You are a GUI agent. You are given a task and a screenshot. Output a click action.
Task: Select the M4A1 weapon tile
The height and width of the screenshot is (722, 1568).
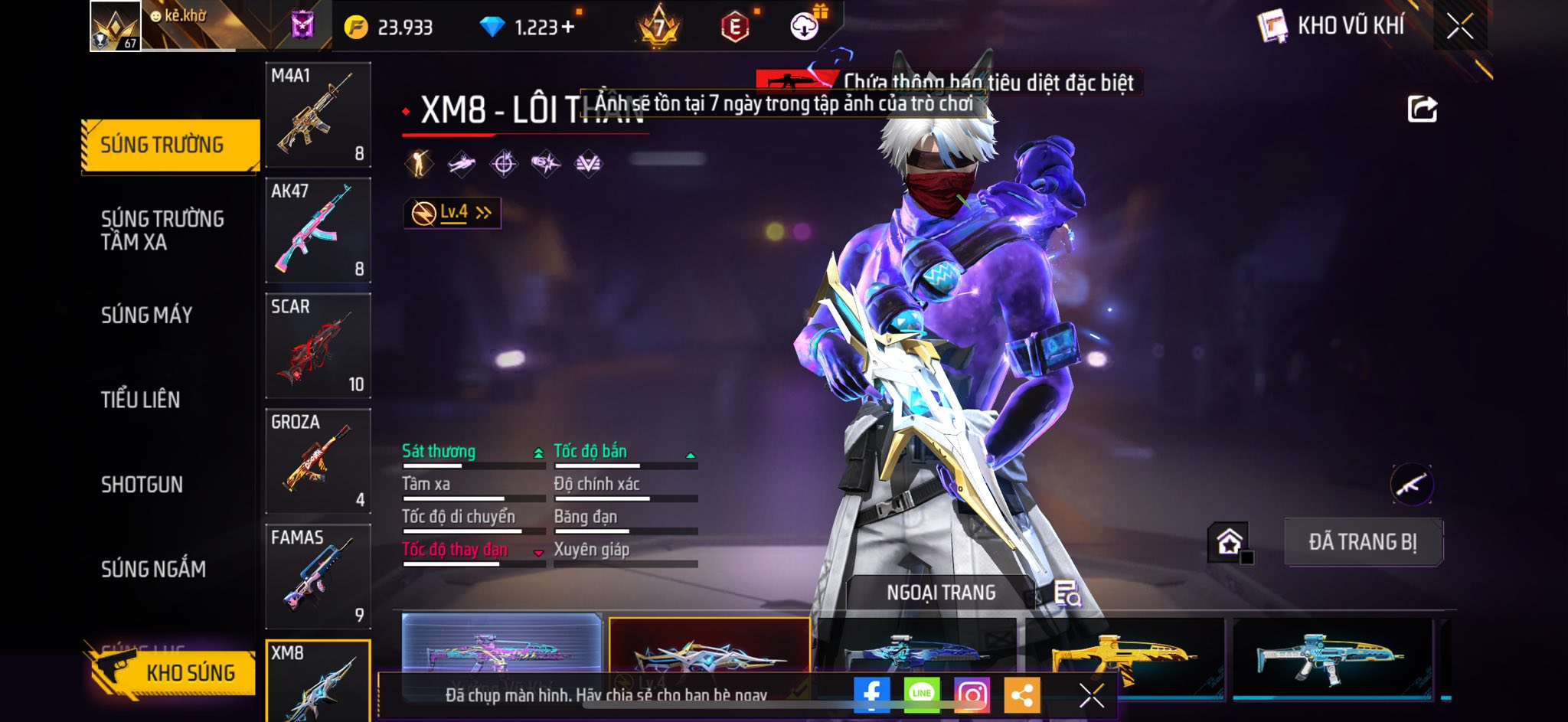tap(318, 115)
